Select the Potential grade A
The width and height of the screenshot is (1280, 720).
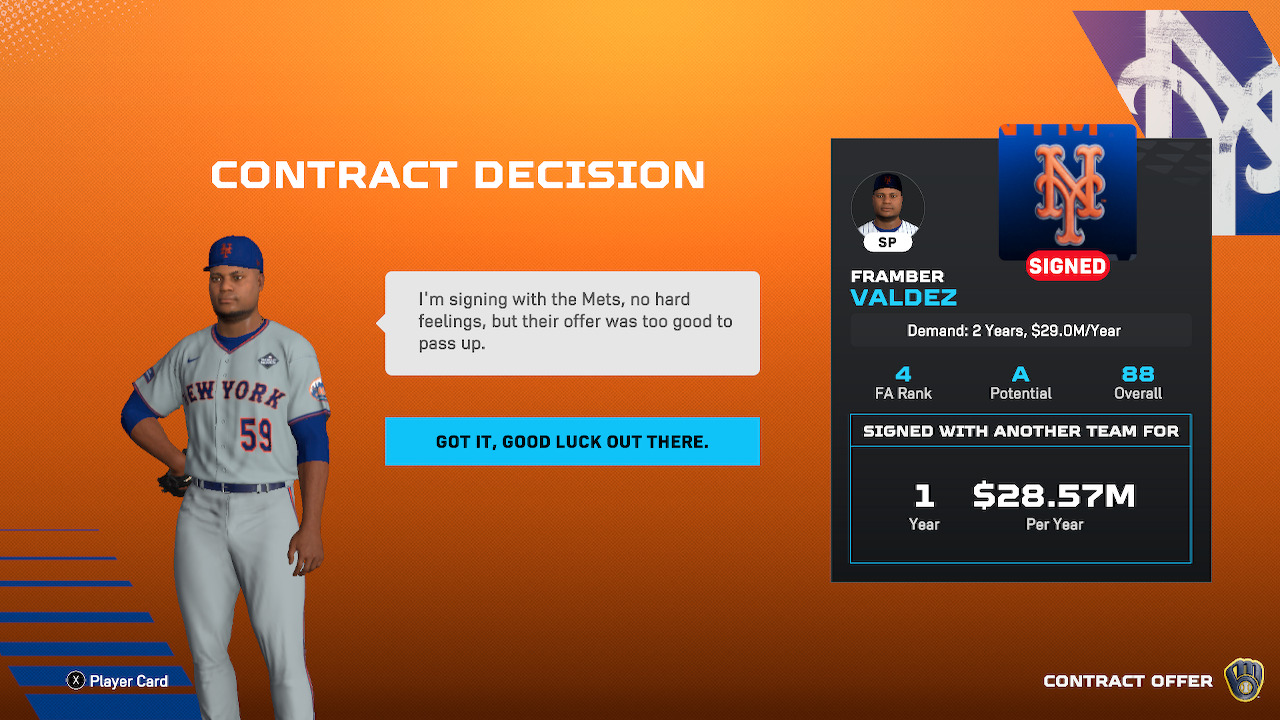[1020, 375]
